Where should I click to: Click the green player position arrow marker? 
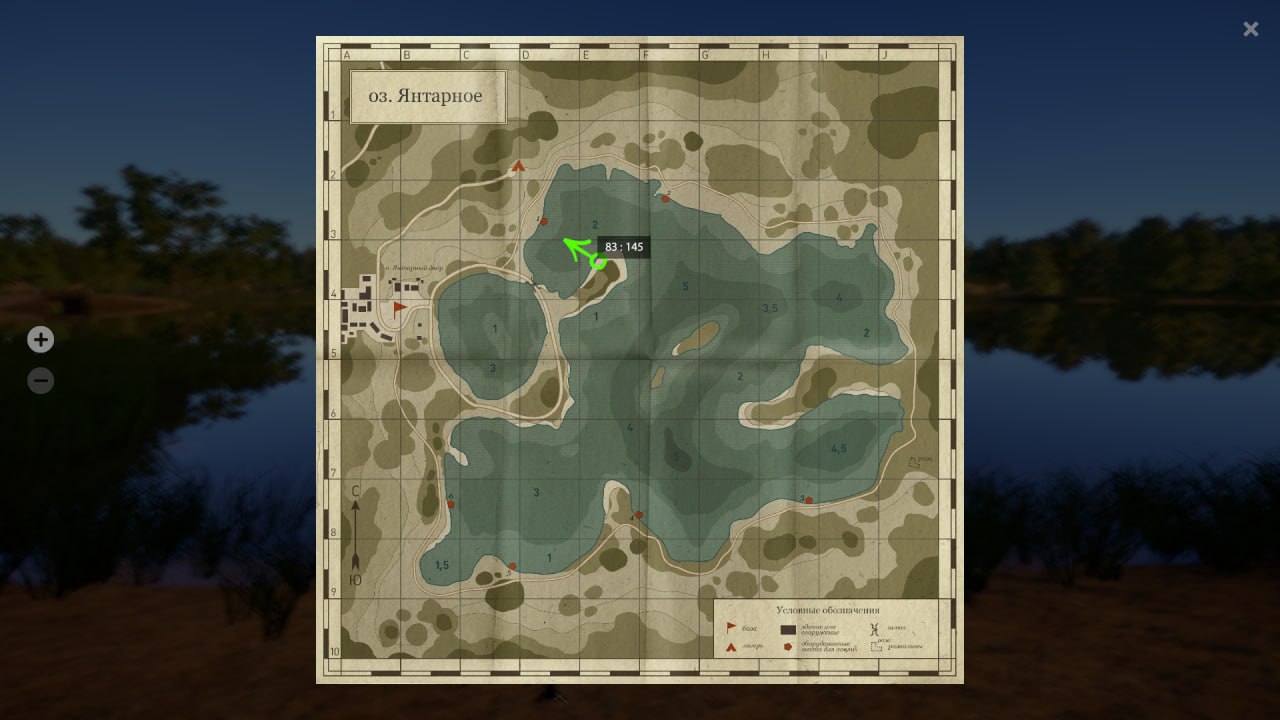click(x=575, y=248)
